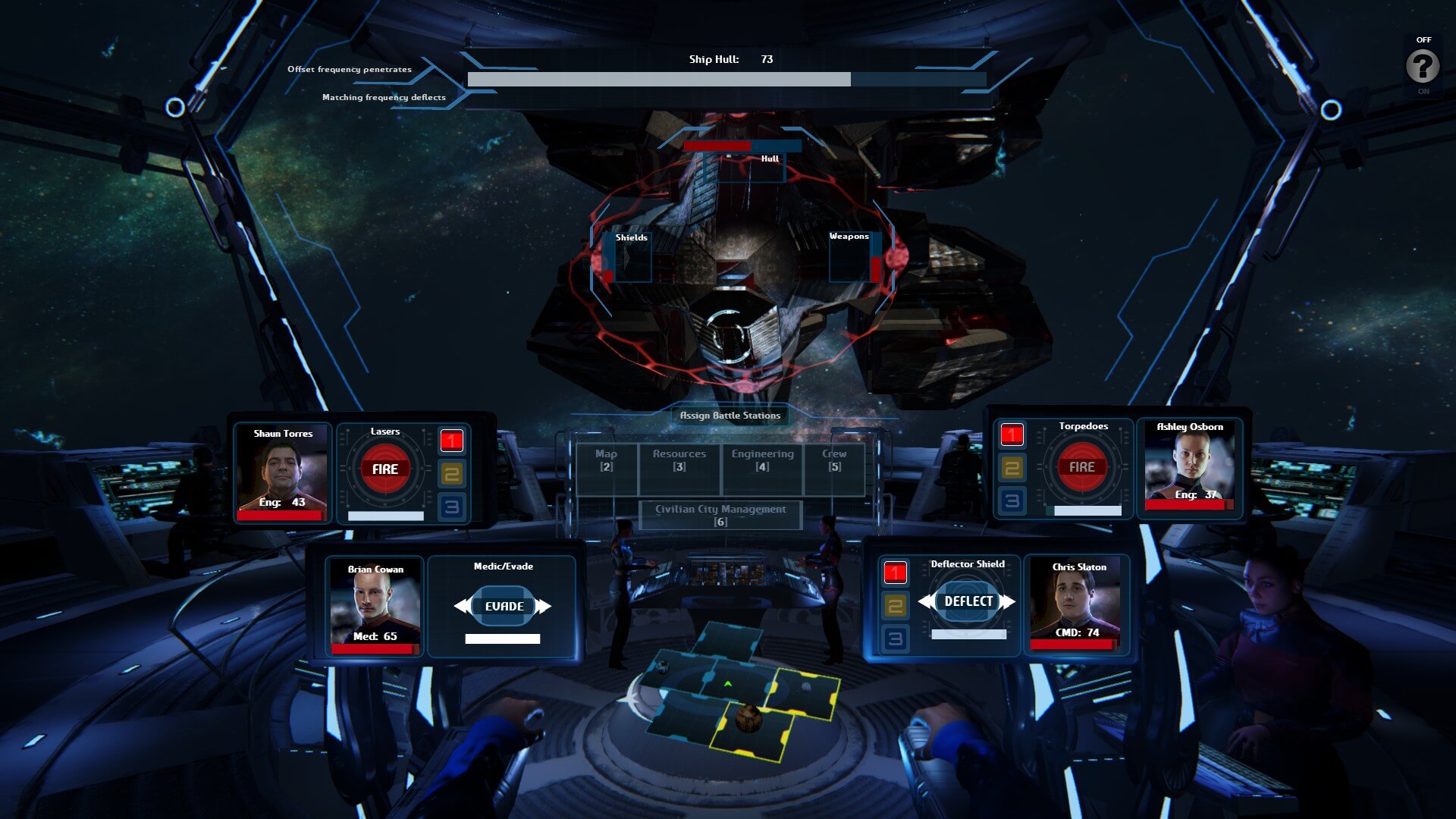Select Ashley Osborn's crew portrait

pyautogui.click(x=1191, y=465)
